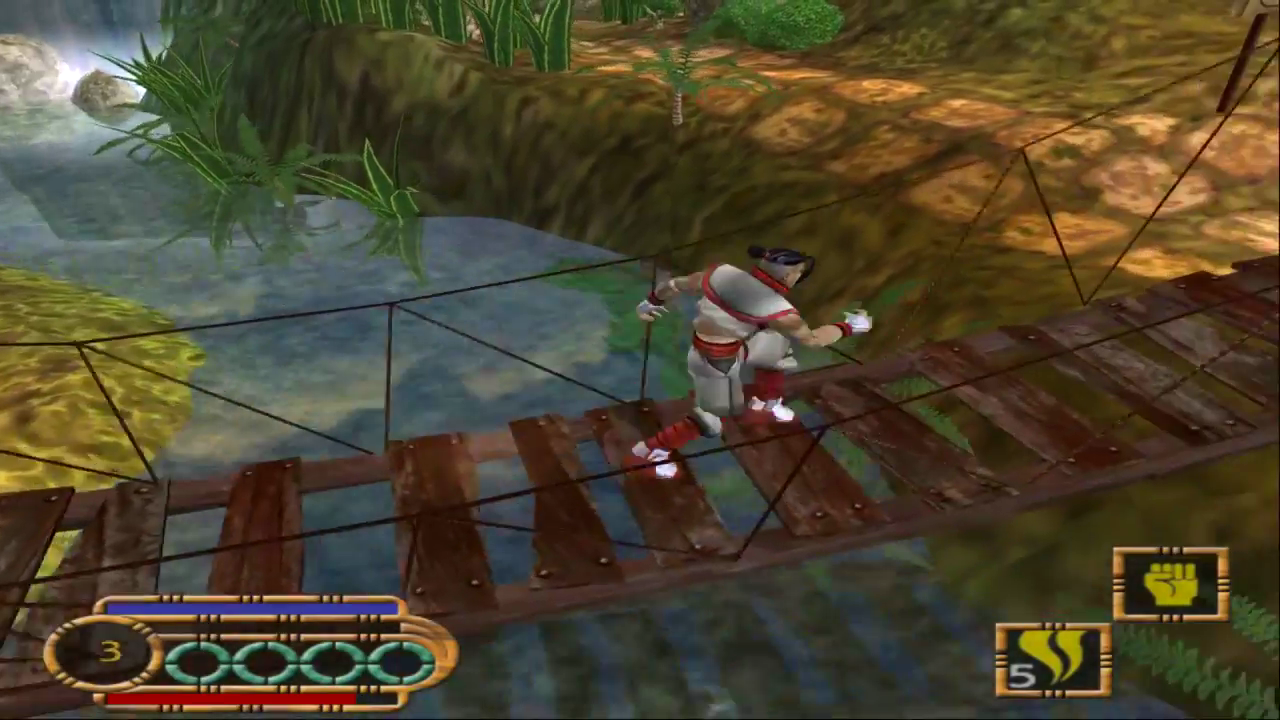The height and width of the screenshot is (720, 1280).
Task: Click the bamboo frame around the fist icon
Action: tap(1172, 552)
